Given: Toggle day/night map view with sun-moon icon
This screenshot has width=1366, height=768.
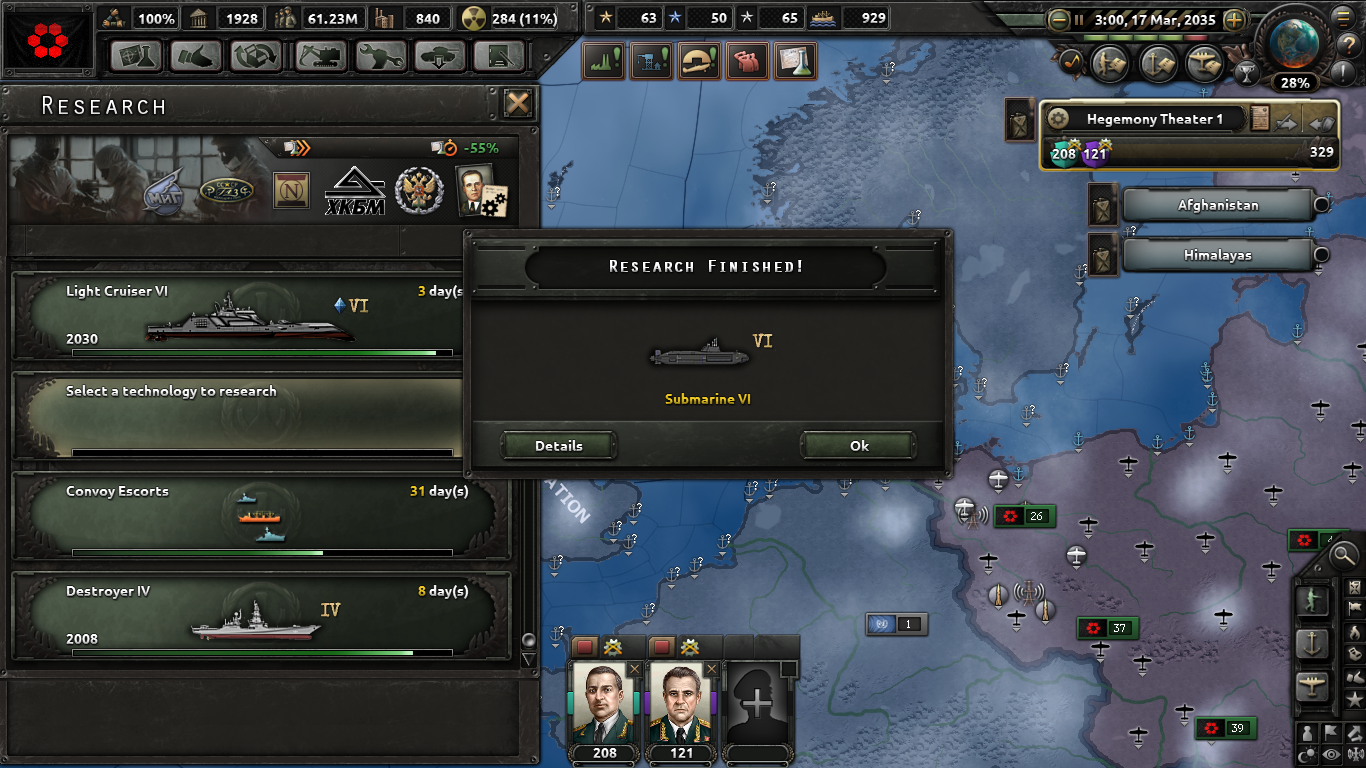Looking at the screenshot, I should 1306,753.
